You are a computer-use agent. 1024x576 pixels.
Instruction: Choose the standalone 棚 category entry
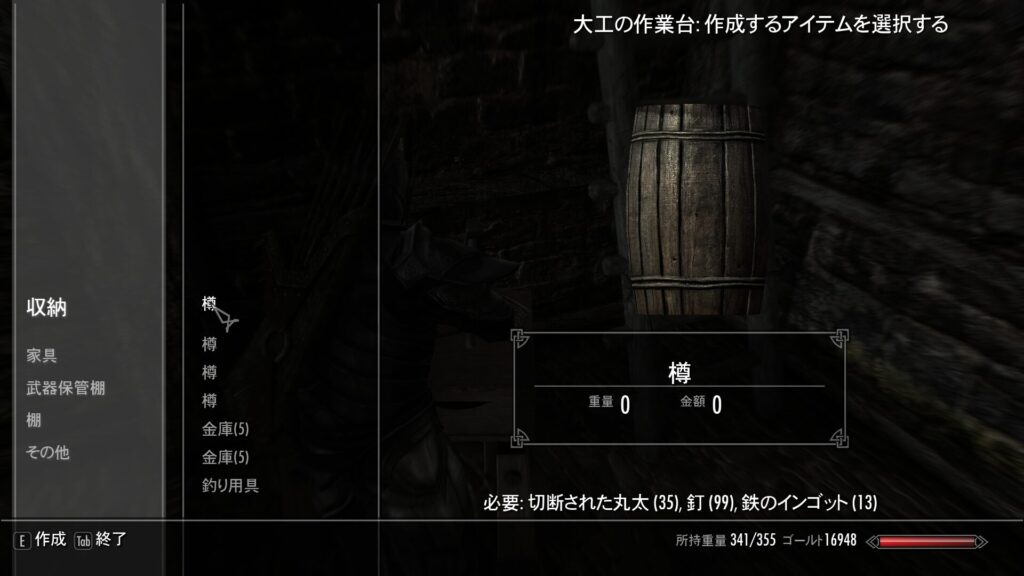pos(33,420)
